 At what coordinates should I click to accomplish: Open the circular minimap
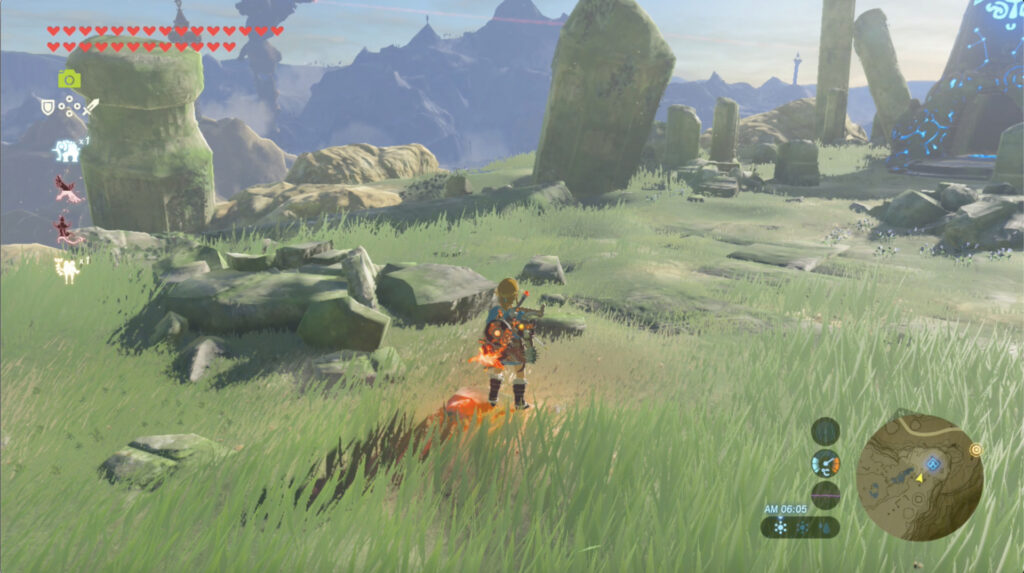[920, 477]
